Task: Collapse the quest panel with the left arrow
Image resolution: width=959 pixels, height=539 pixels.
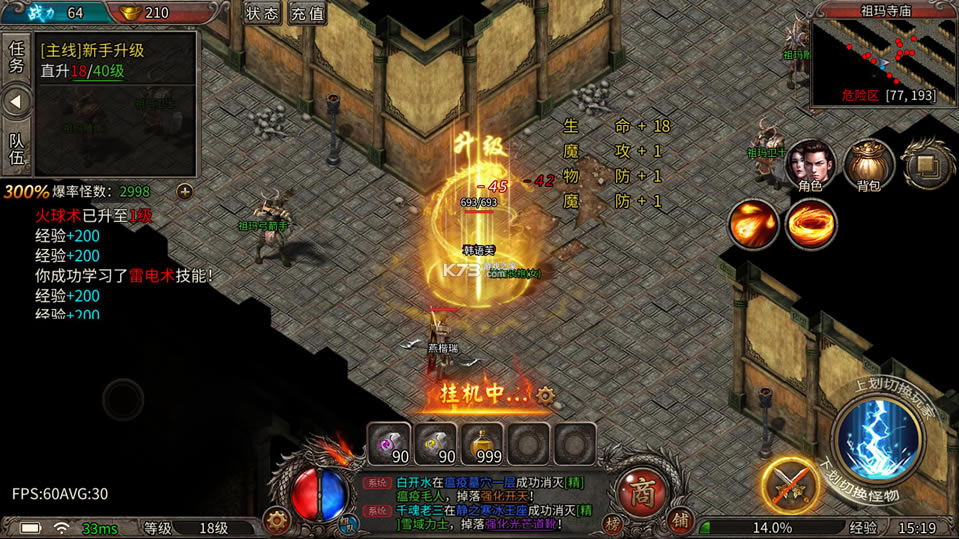Action: coord(16,102)
